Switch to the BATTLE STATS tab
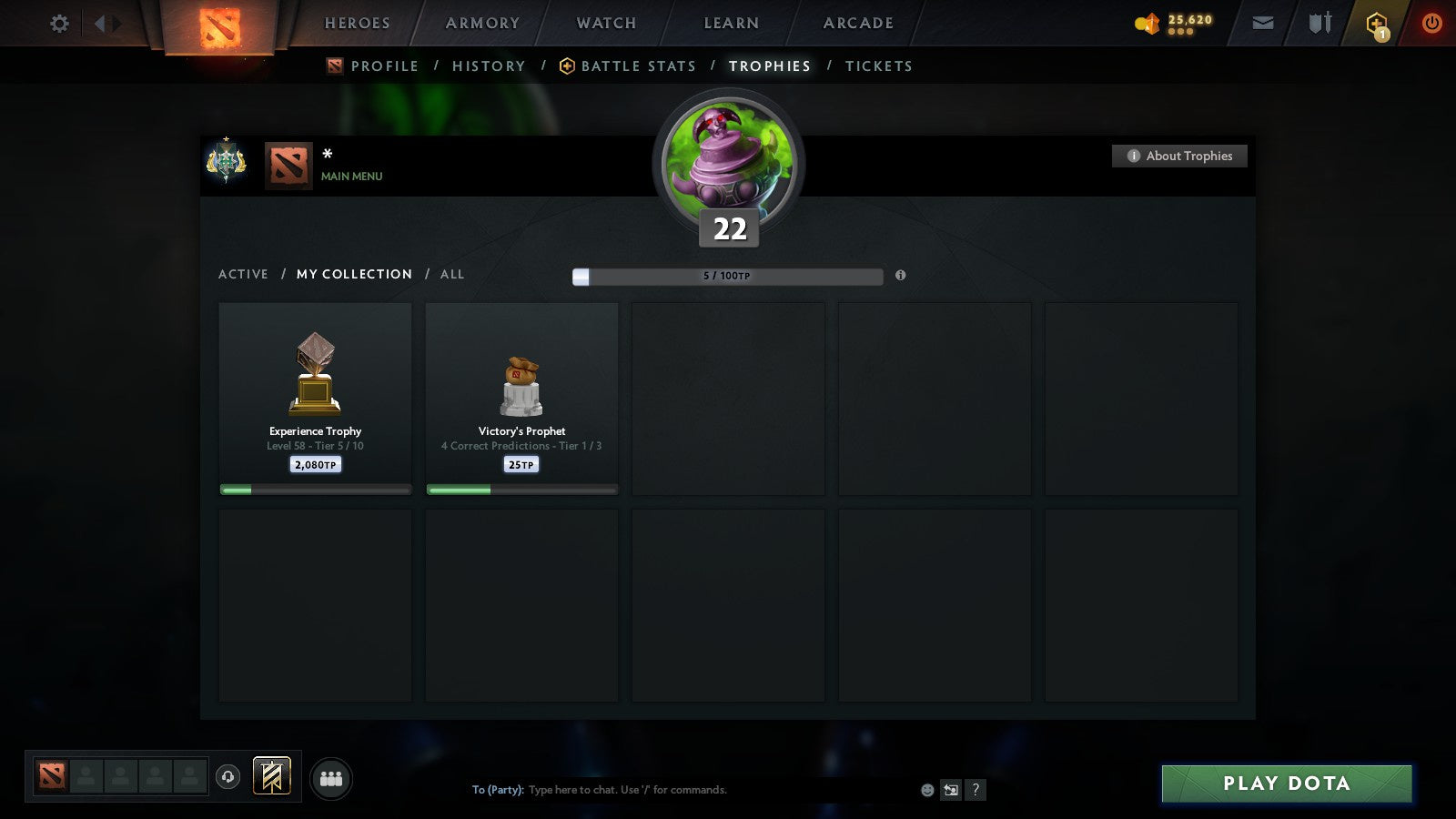 click(x=638, y=66)
